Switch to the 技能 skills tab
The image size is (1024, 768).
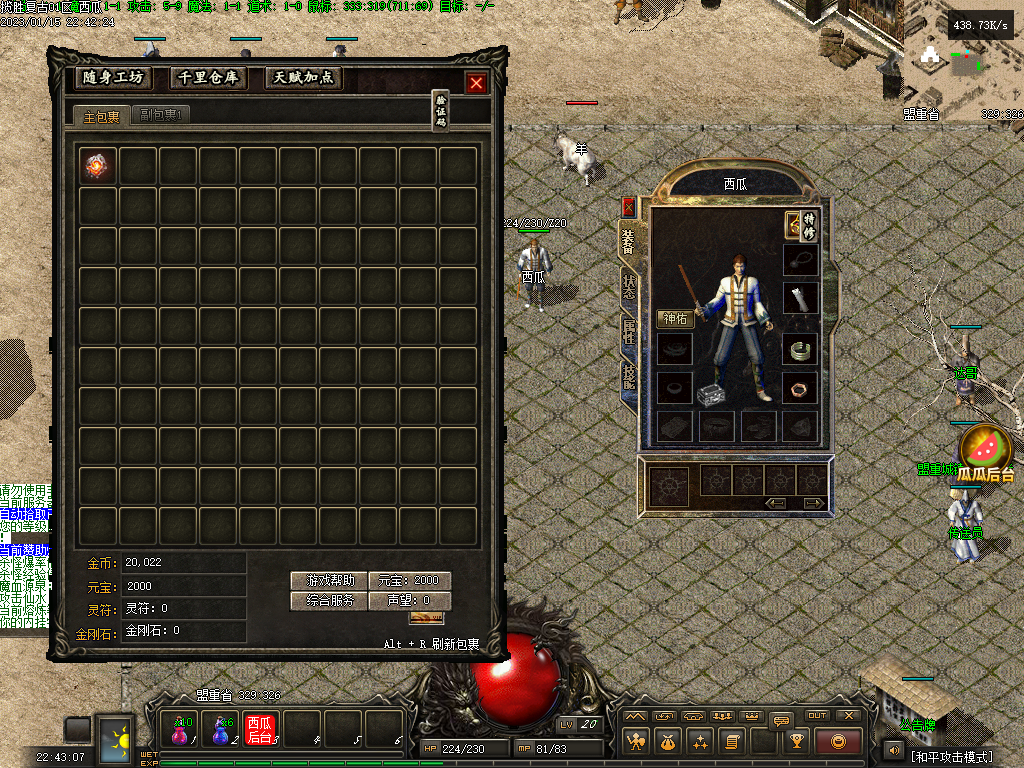pos(629,375)
